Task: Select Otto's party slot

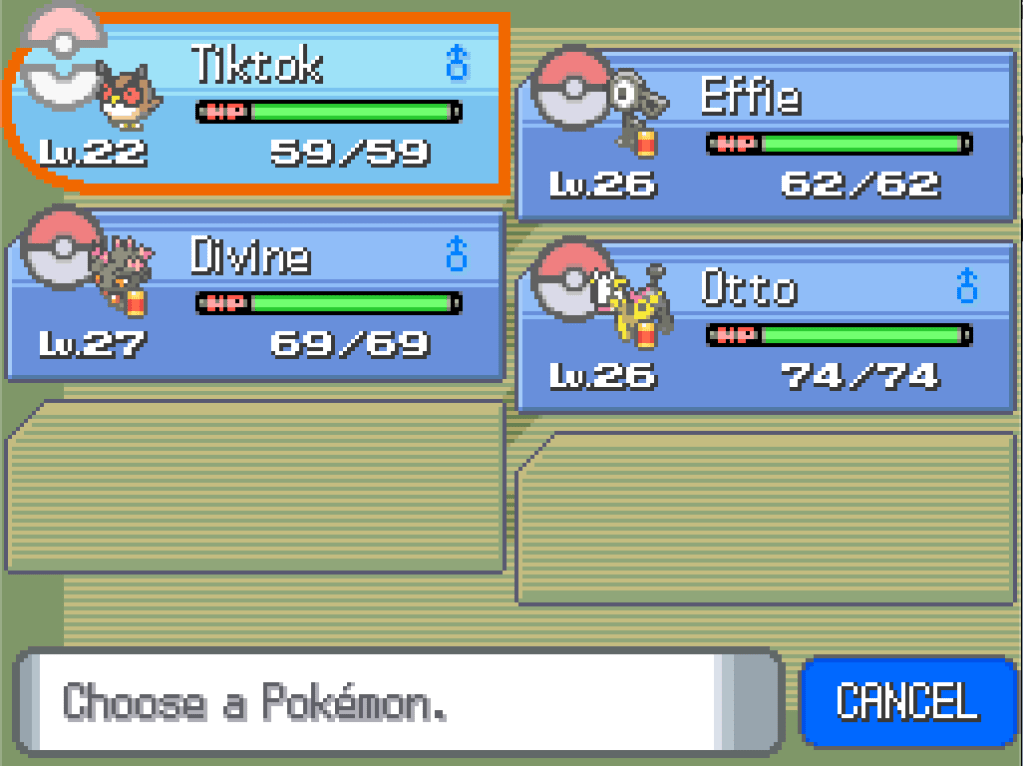Action: point(768,327)
